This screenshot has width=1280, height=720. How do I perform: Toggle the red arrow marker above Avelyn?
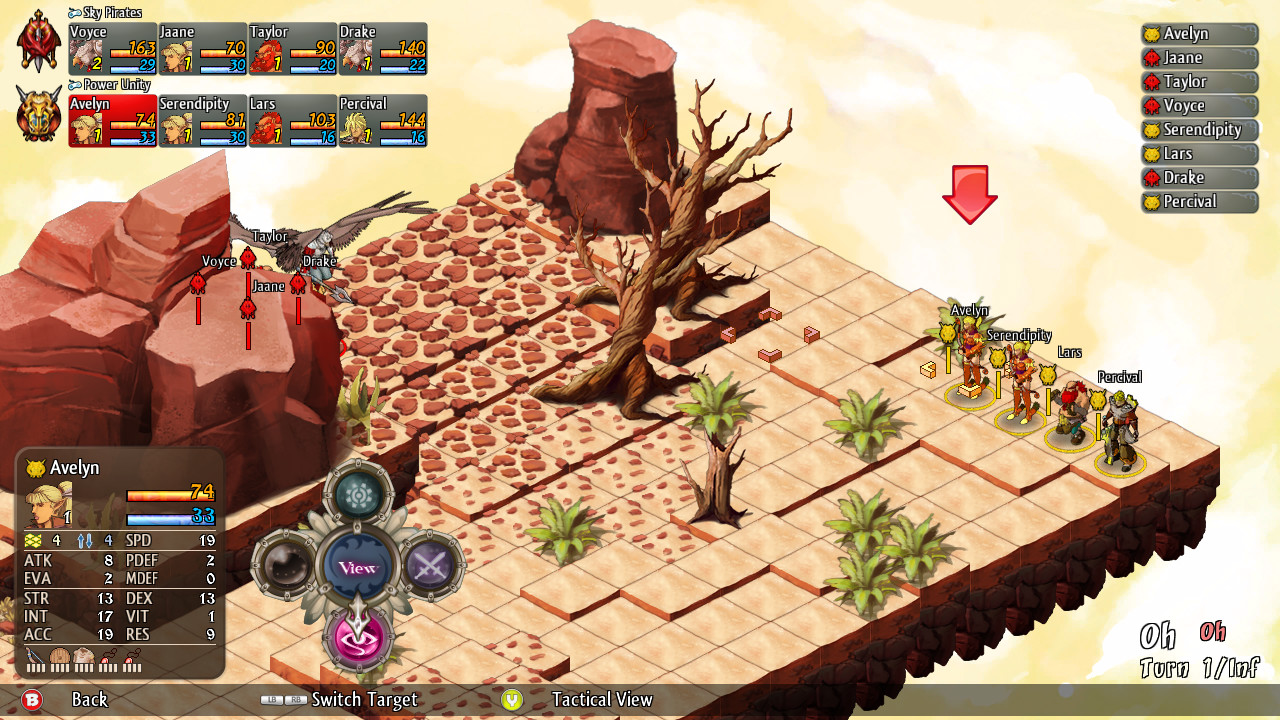[x=968, y=192]
